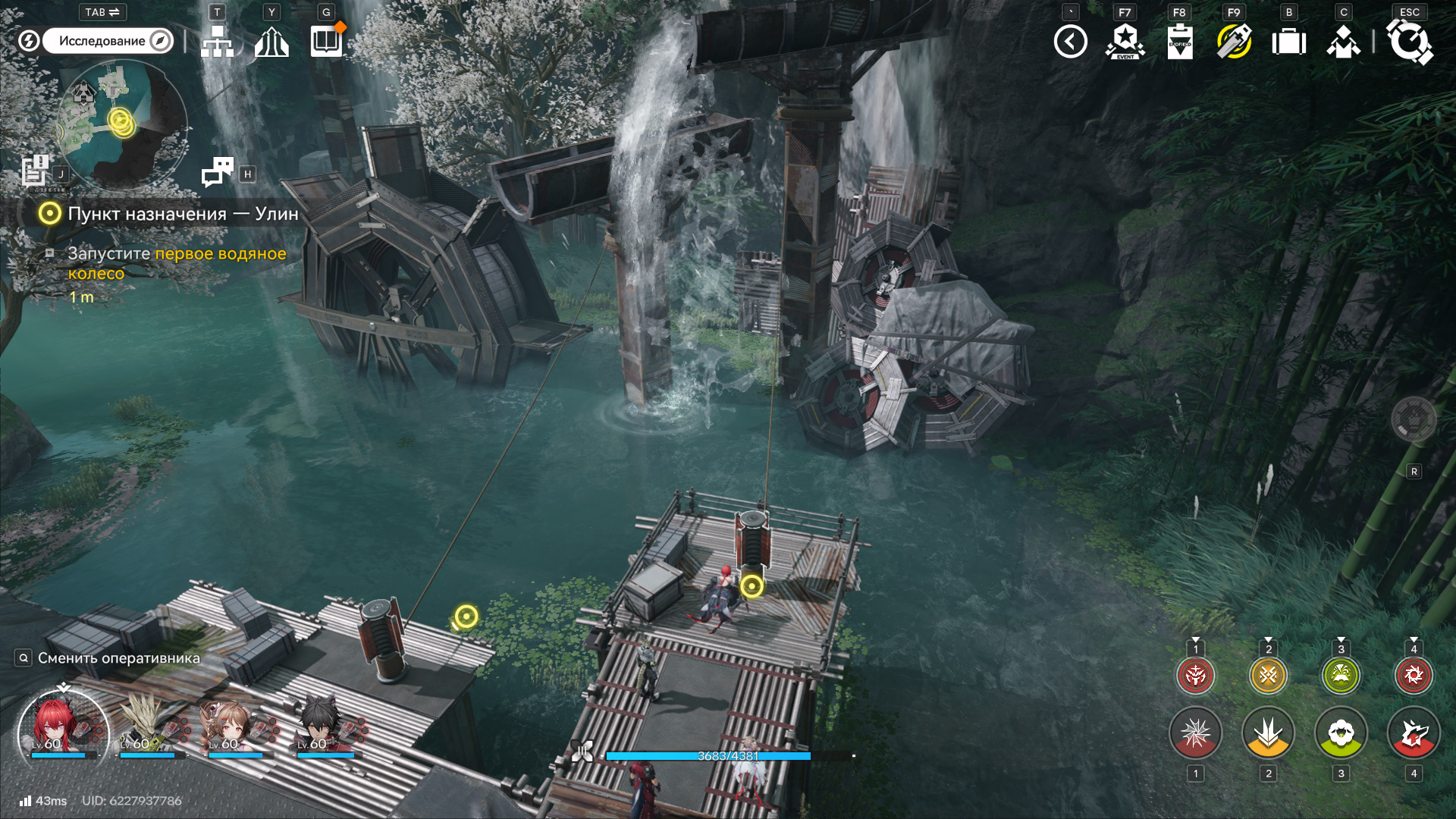The height and width of the screenshot is (819, 1456).
Task: Open the clipboard missions icon
Action: coord(1179,42)
